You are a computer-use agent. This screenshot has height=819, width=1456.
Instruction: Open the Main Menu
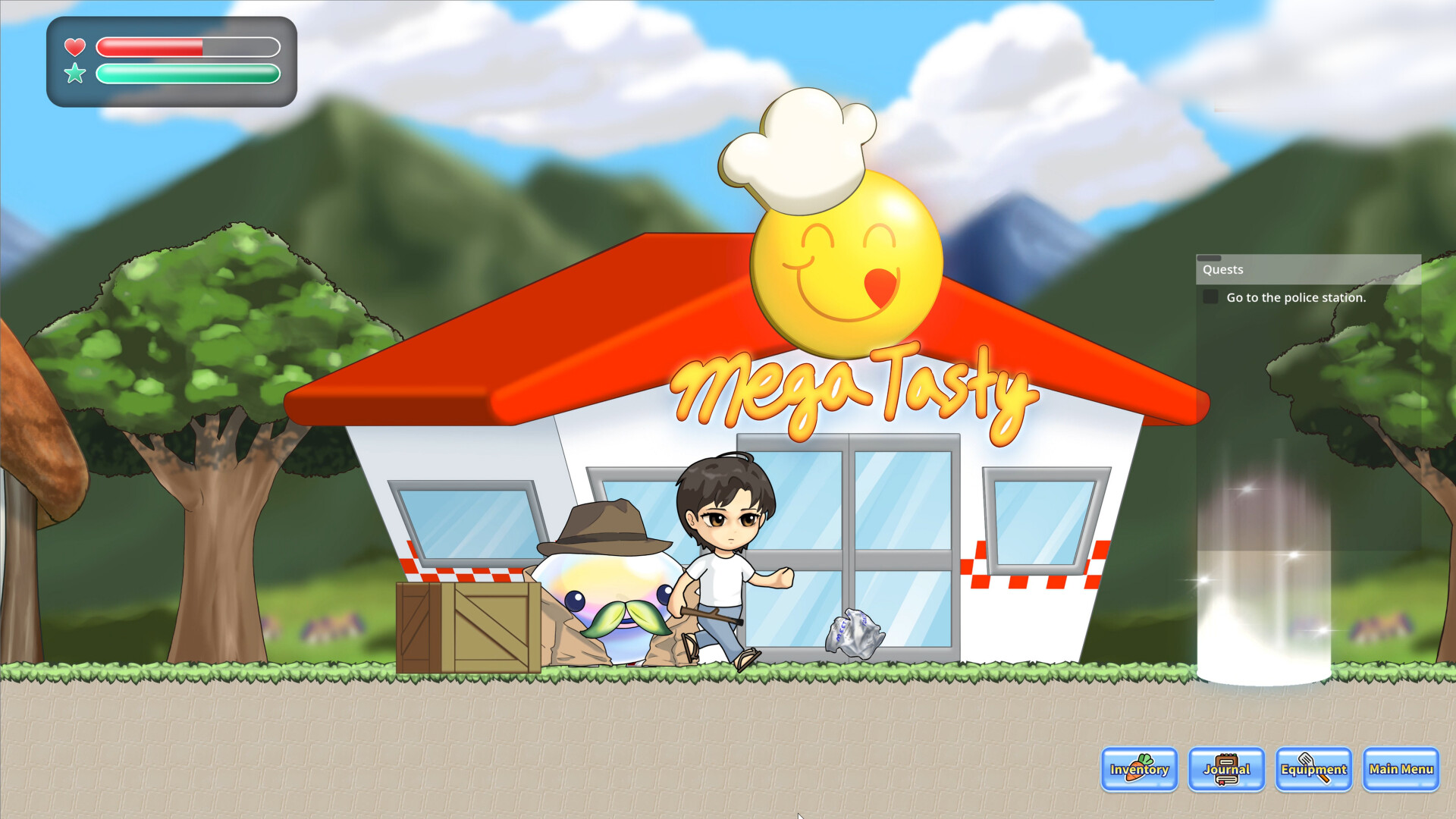pyautogui.click(x=1399, y=770)
